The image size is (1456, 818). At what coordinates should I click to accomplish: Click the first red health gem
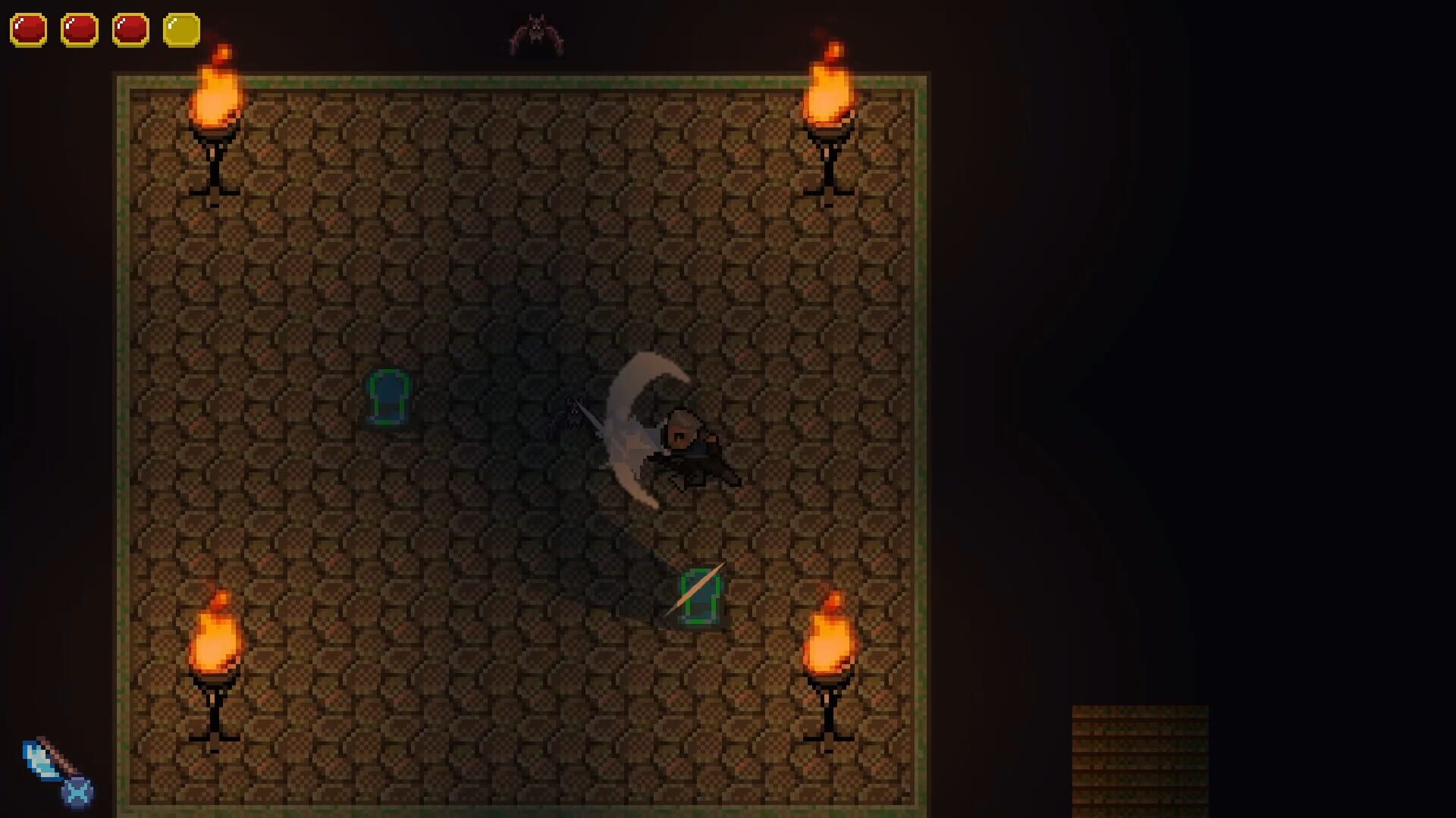tap(29, 30)
